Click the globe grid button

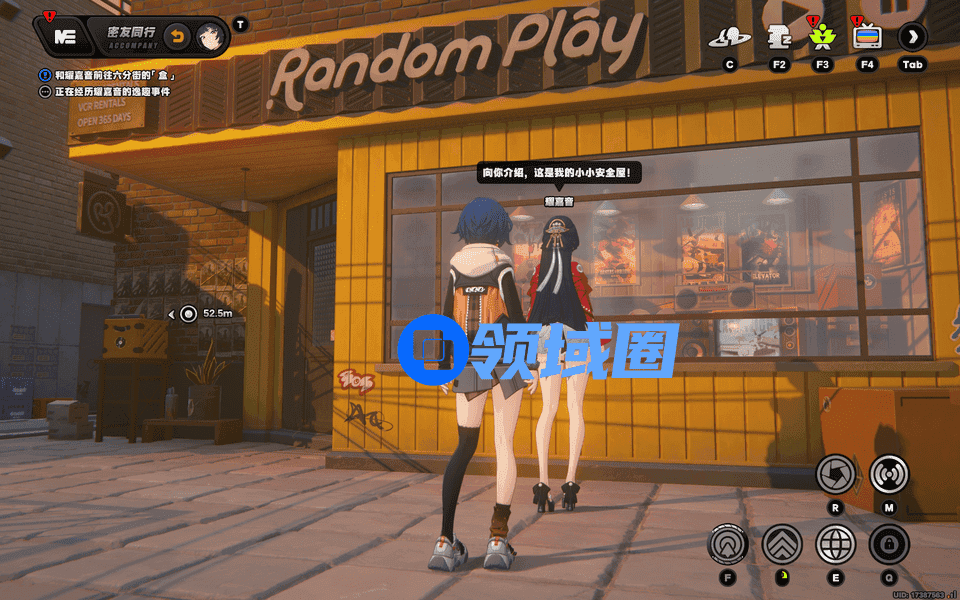coord(836,544)
